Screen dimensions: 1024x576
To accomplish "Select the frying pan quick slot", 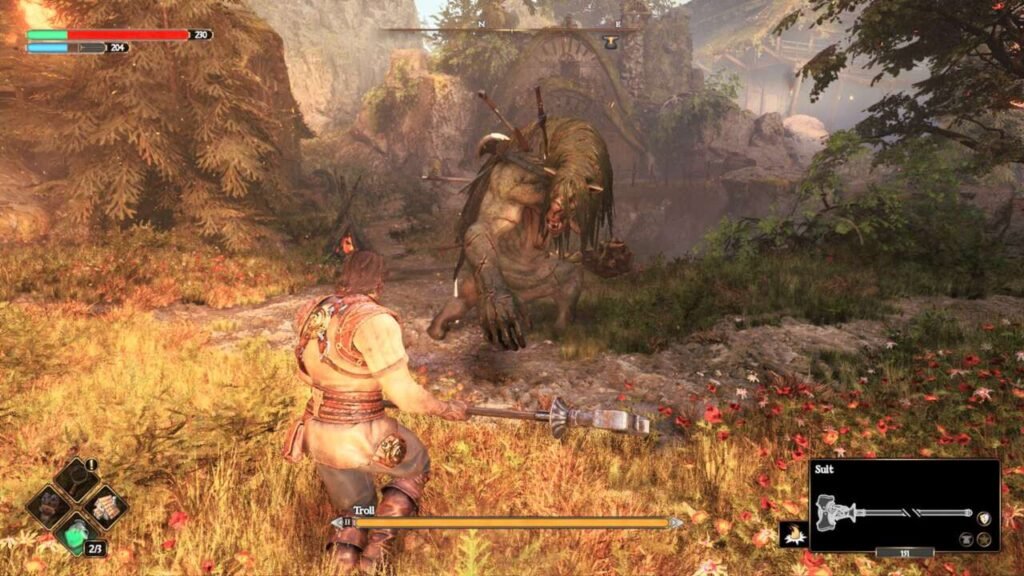I will (77, 480).
